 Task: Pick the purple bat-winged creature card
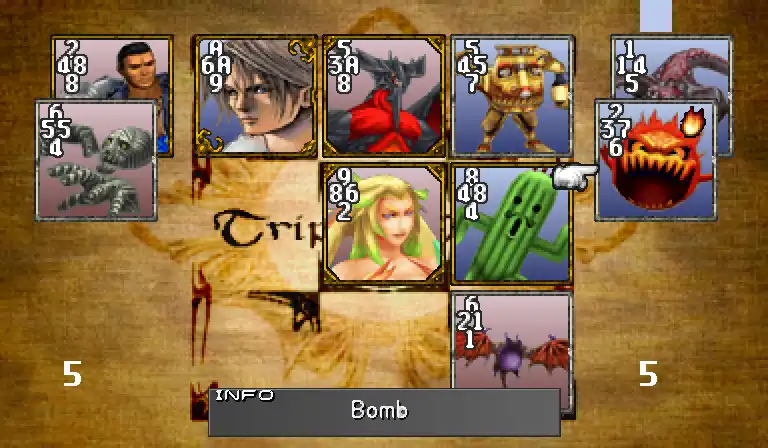[x=511, y=352]
